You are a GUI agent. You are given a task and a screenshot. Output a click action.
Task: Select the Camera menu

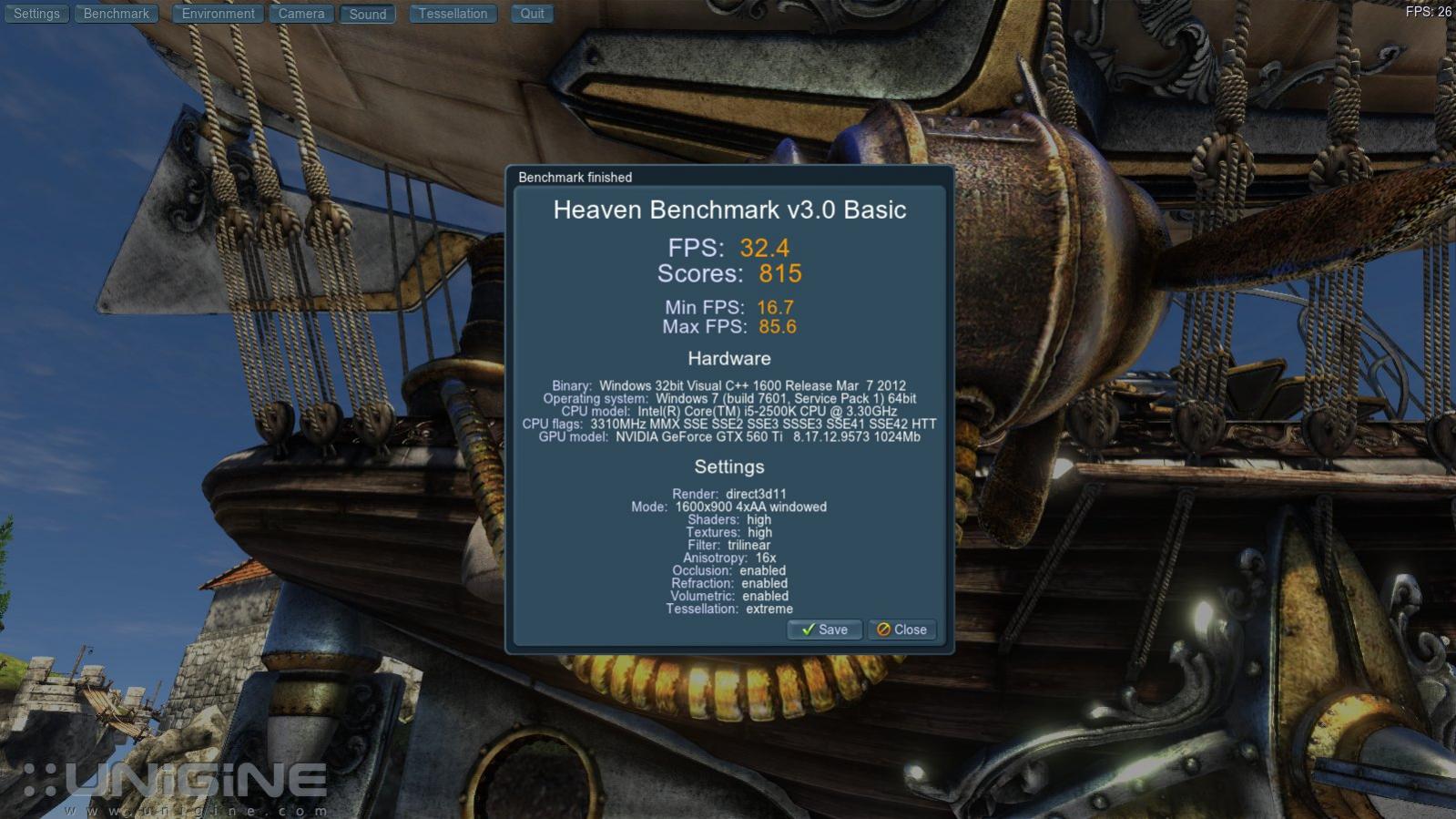301,14
